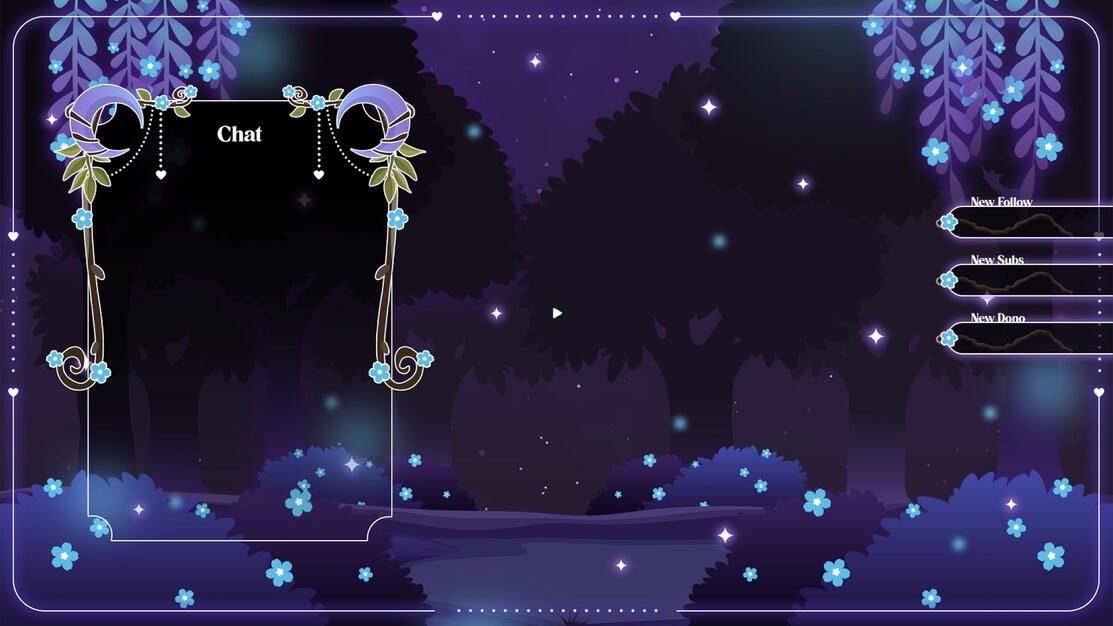This screenshot has height=626, width=1113.
Task: Choose the New Subs alert banner
Action: pos(1028,280)
